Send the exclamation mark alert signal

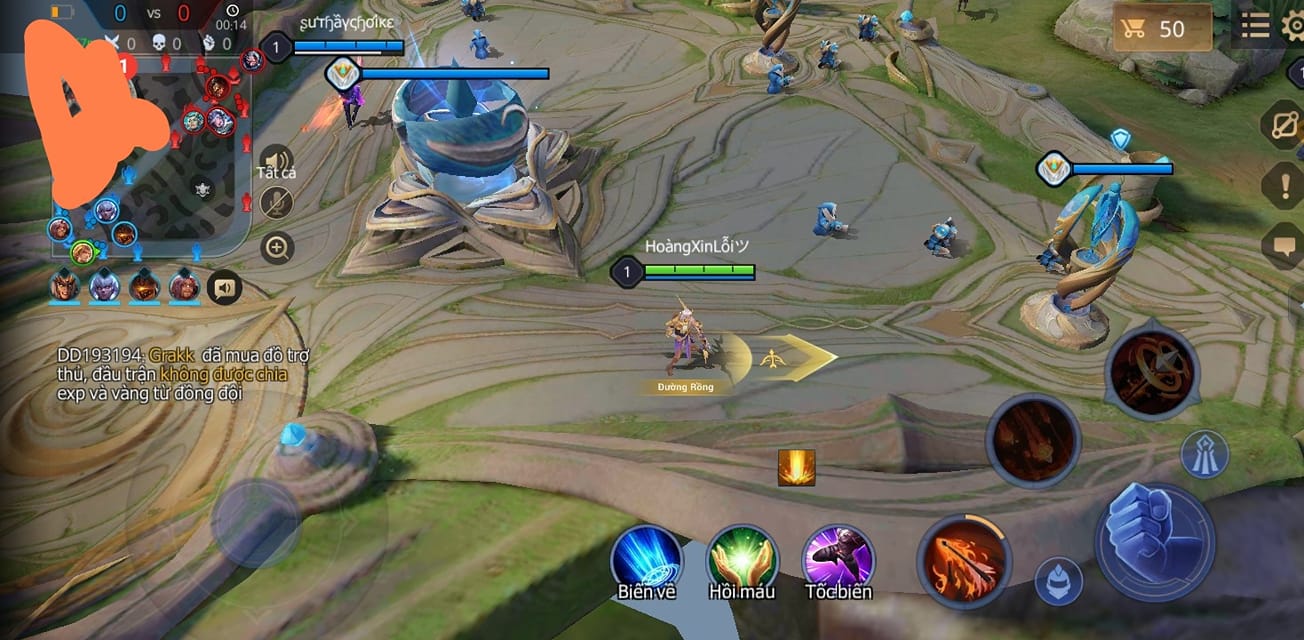[x=1285, y=186]
